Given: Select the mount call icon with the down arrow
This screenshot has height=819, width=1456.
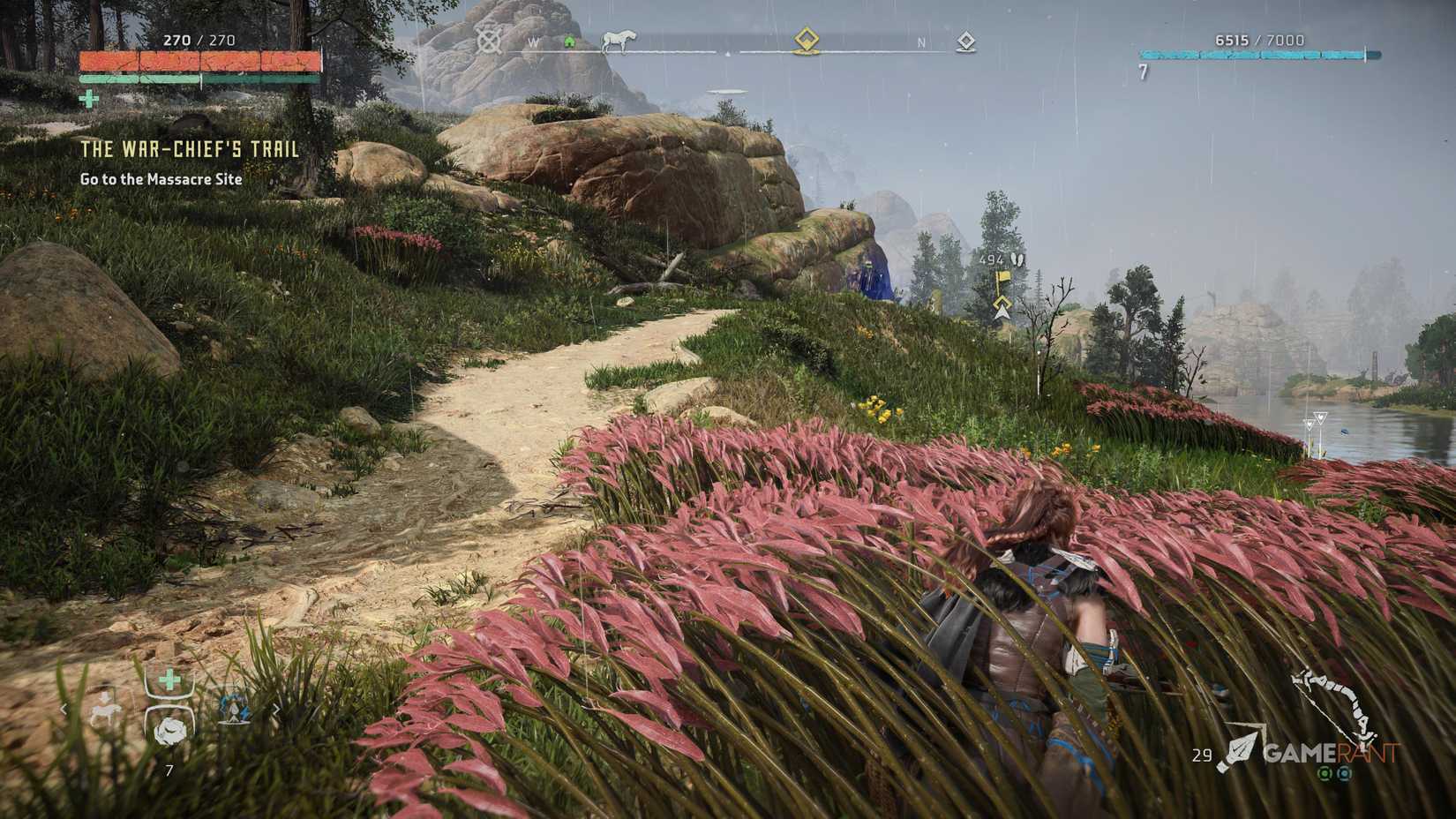Looking at the screenshot, I should pos(105,709).
